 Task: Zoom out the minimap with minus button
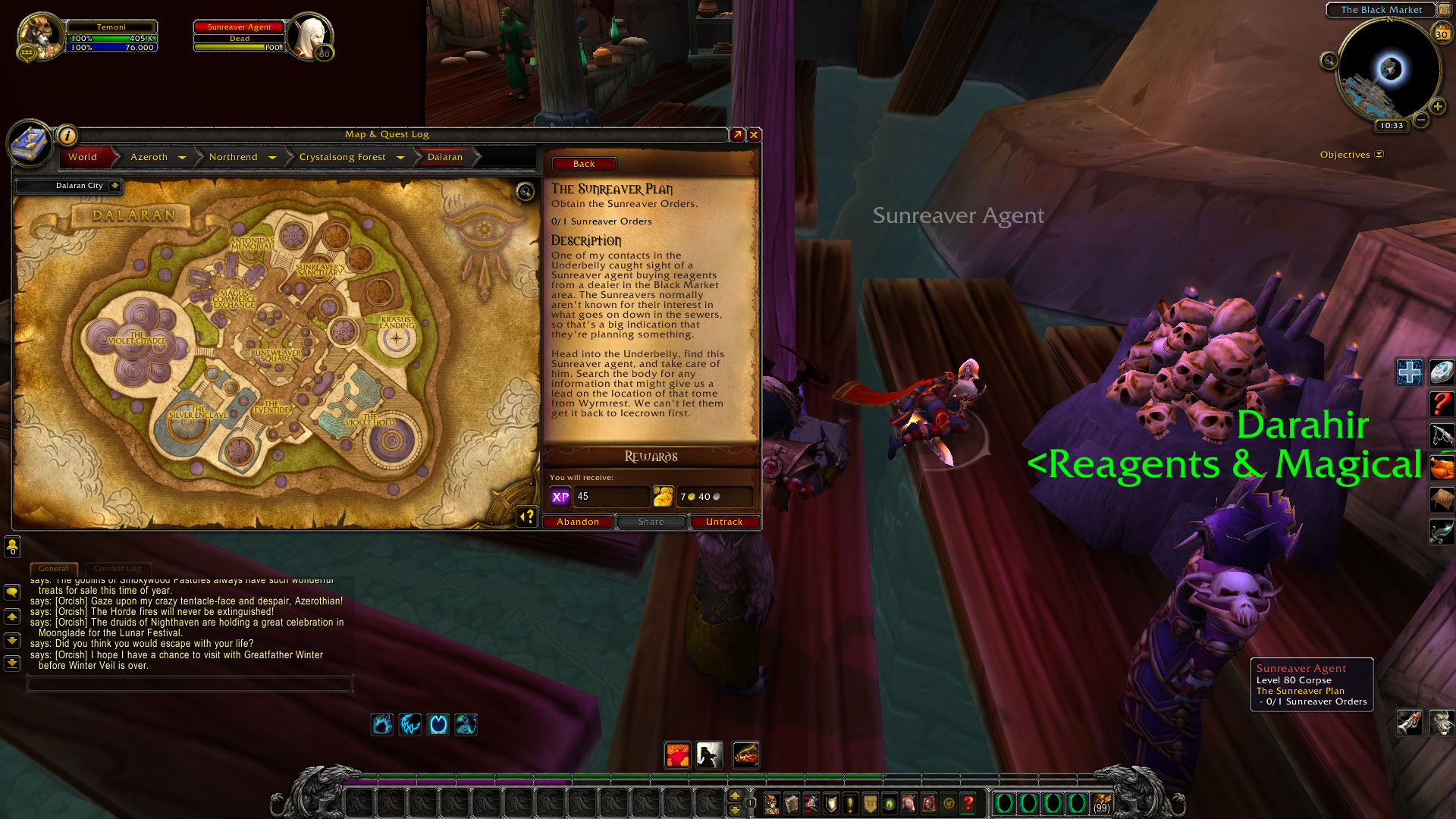click(x=1421, y=120)
